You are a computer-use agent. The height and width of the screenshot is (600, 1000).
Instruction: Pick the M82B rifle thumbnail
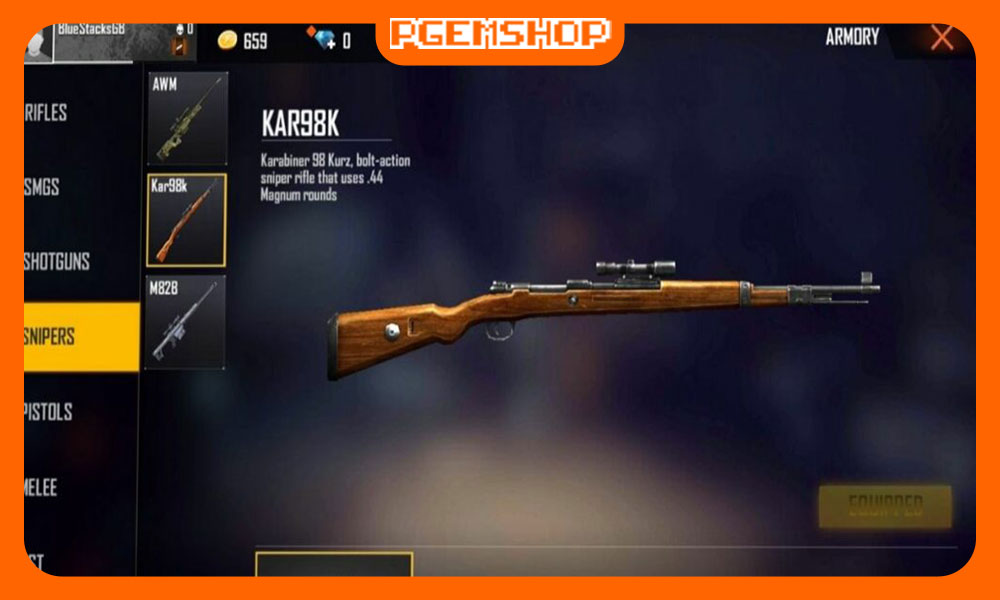tap(187, 322)
